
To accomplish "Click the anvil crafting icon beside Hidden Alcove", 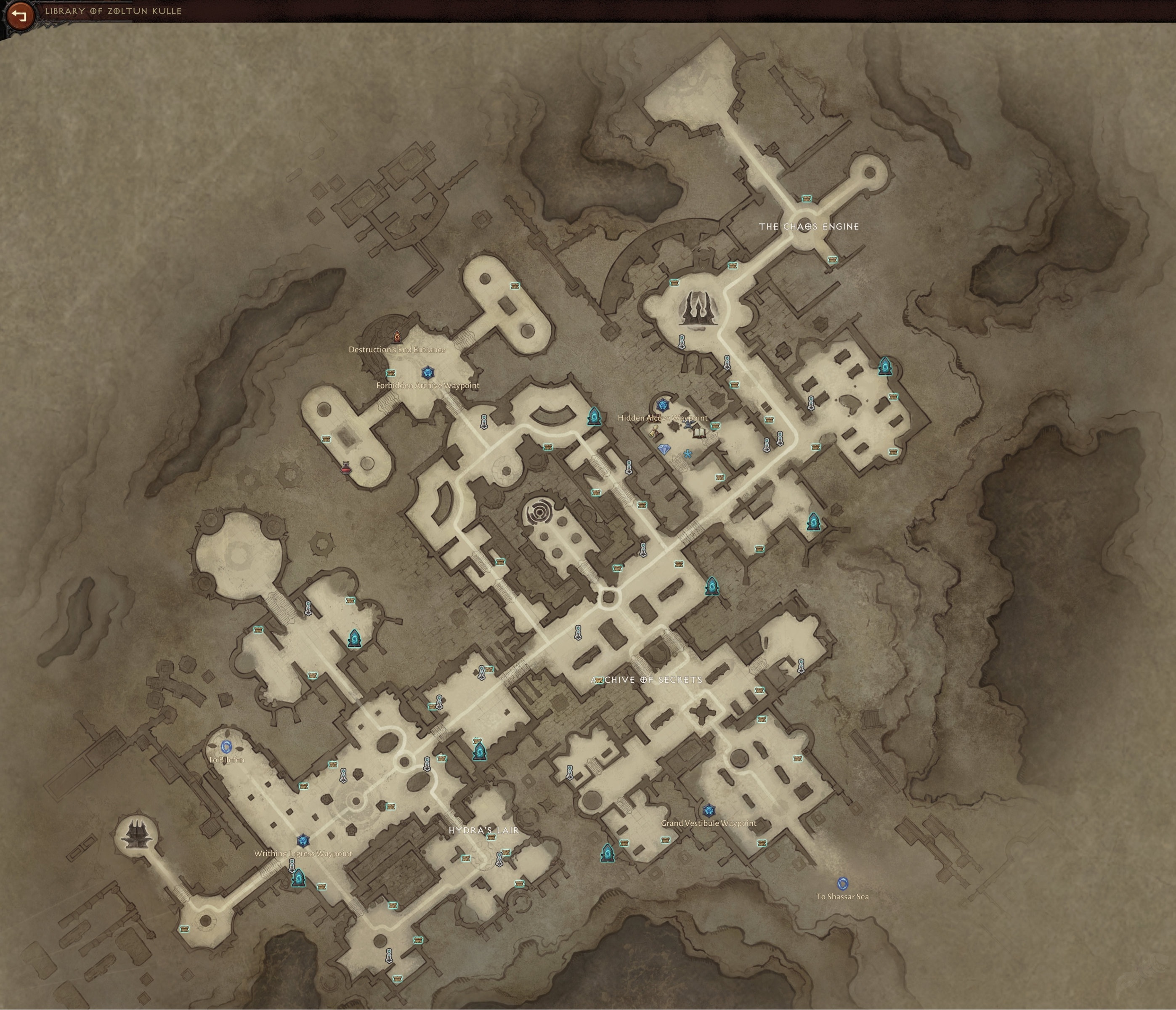I will (x=689, y=425).
